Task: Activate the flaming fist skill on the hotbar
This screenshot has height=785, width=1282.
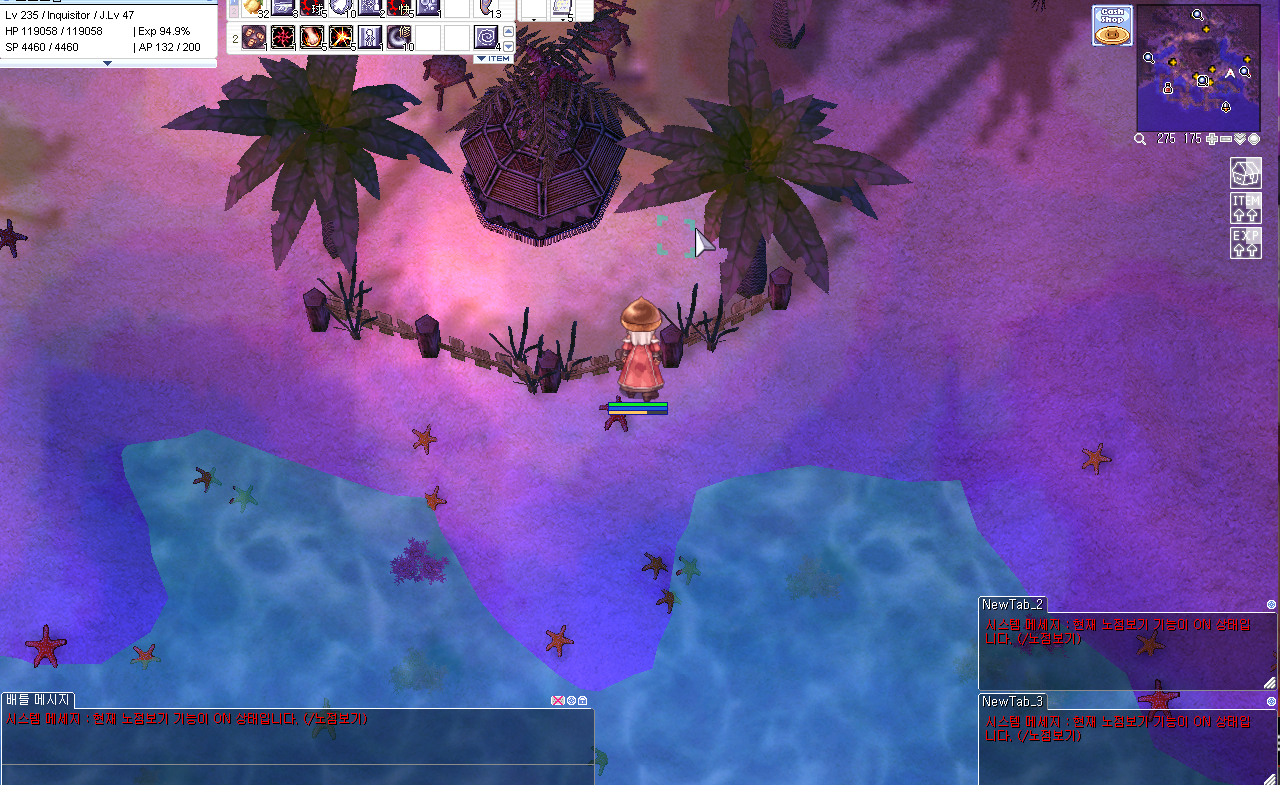Action: 312,38
